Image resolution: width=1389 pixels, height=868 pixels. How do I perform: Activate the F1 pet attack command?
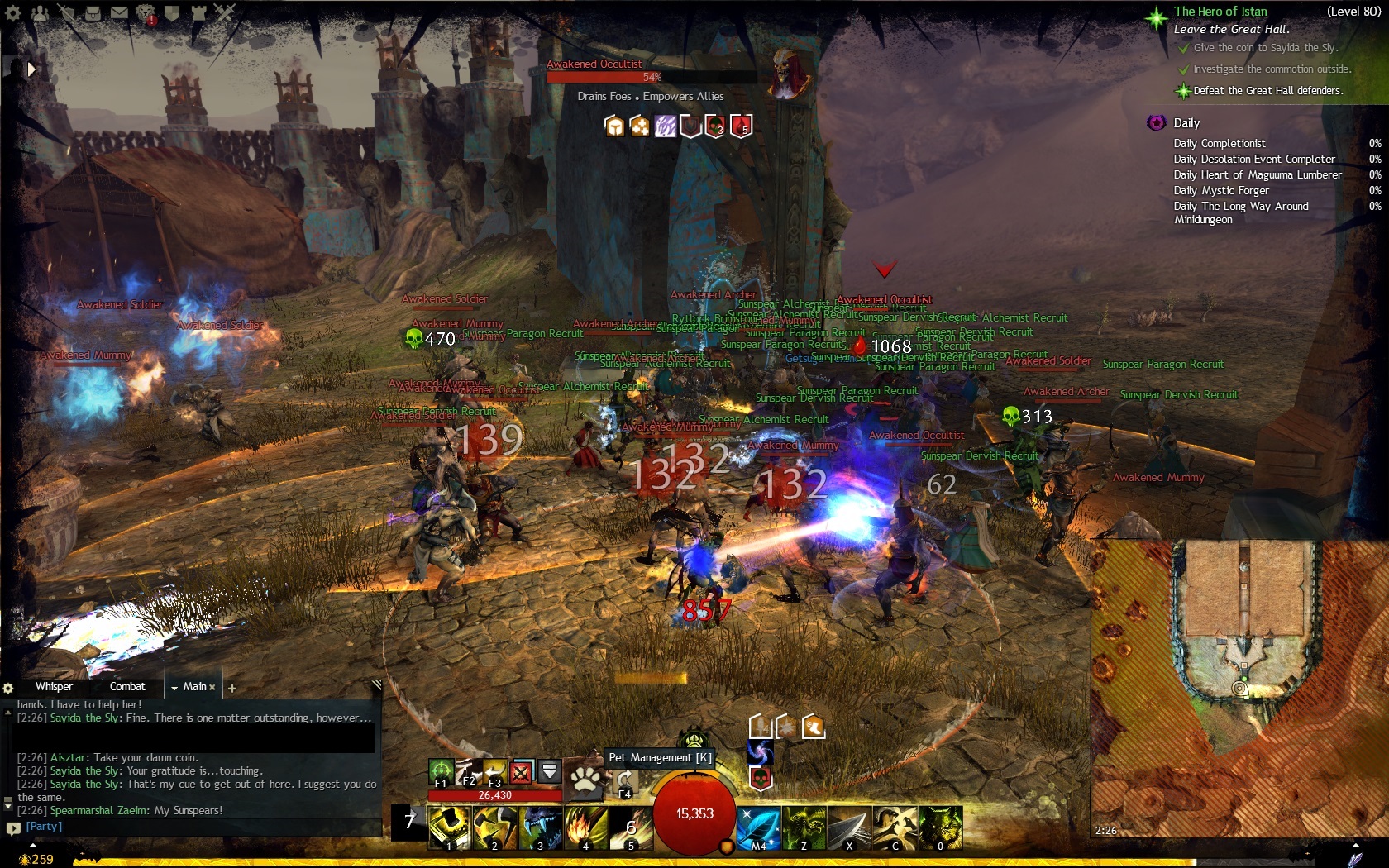pyautogui.click(x=441, y=773)
